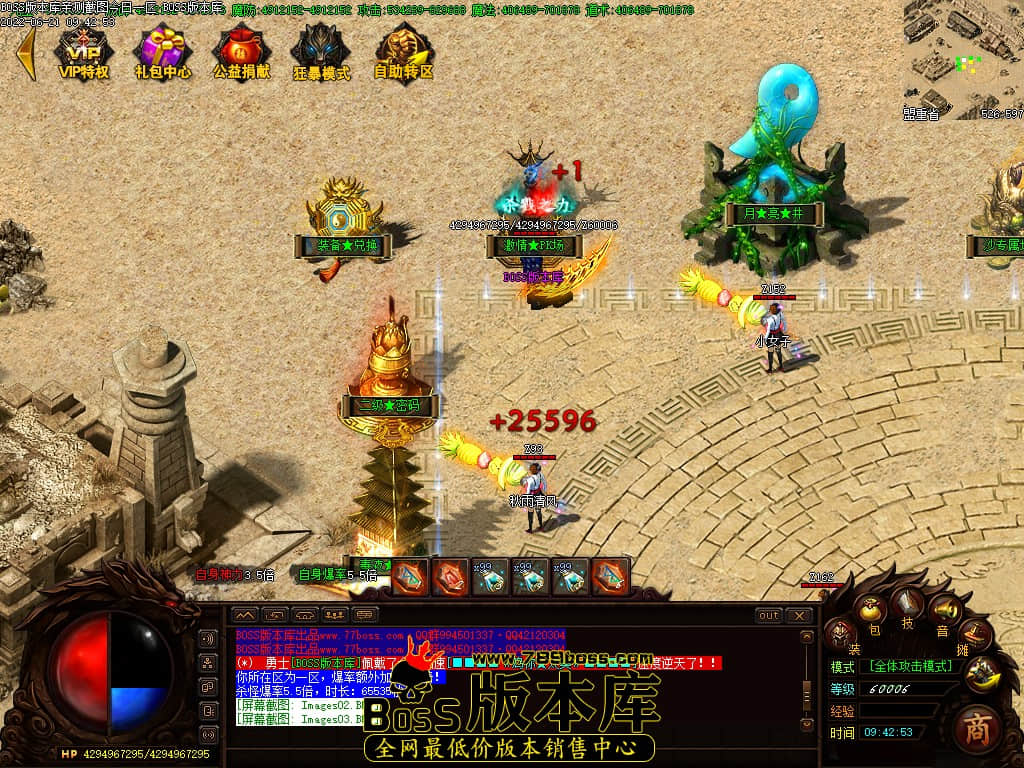
Task: Change the 全体攻击模式 attack mode
Action: click(909, 667)
